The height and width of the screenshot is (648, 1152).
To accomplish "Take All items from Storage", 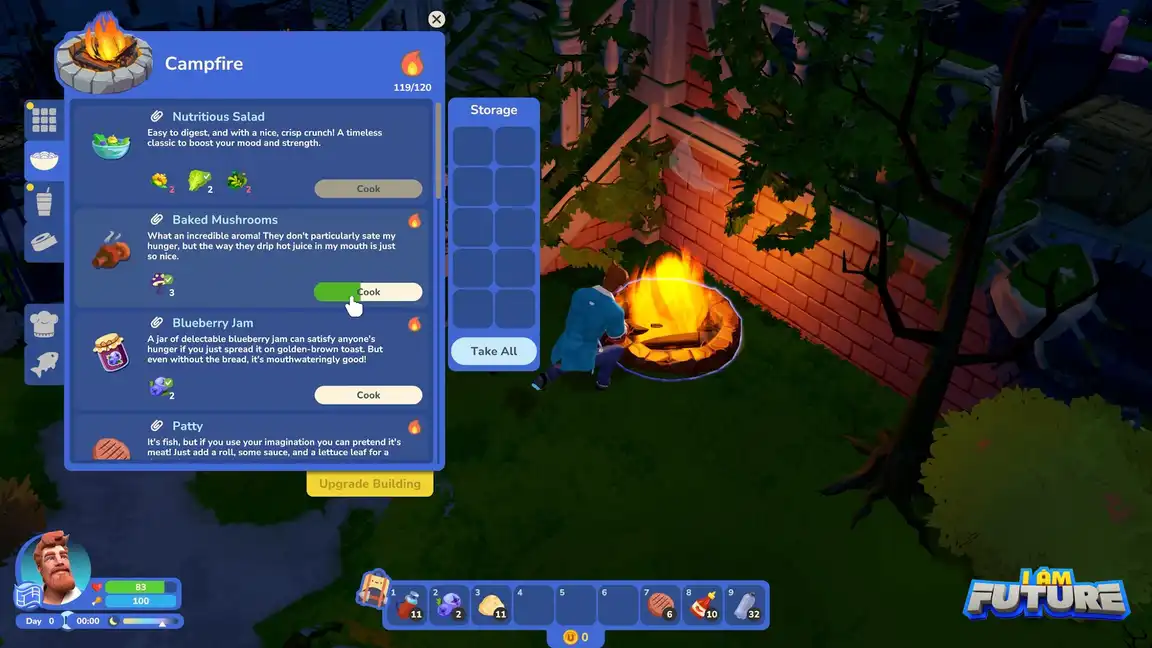I will pos(494,351).
